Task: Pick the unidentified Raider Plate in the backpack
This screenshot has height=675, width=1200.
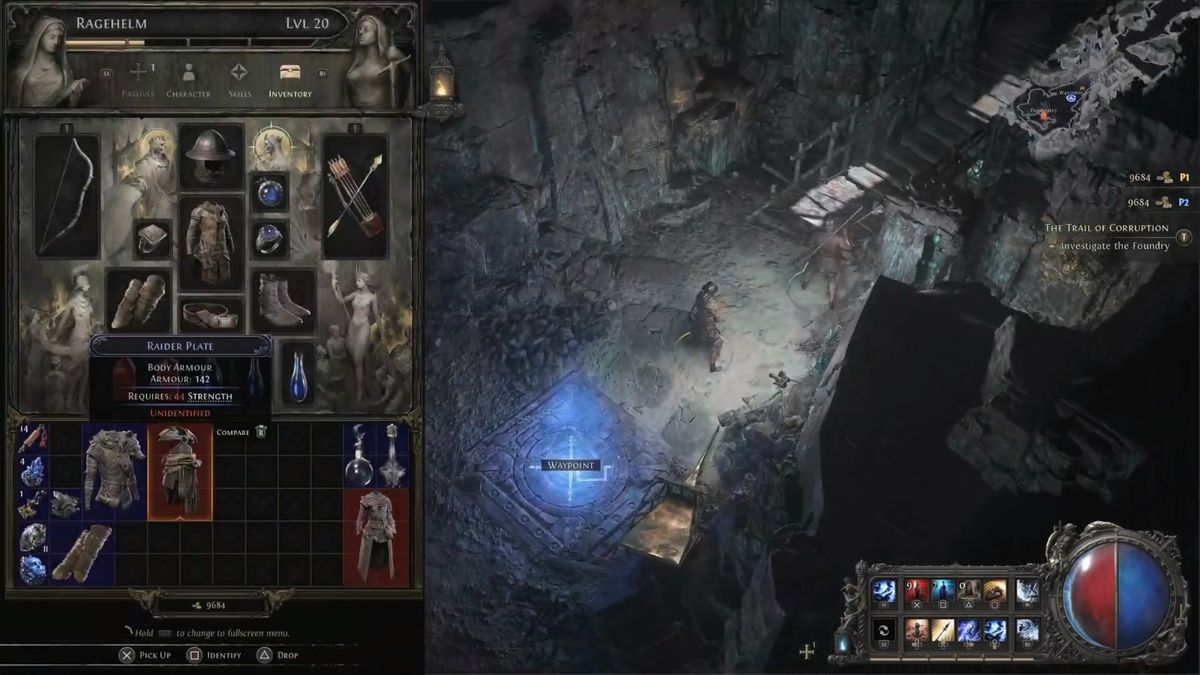Action: (x=180, y=471)
